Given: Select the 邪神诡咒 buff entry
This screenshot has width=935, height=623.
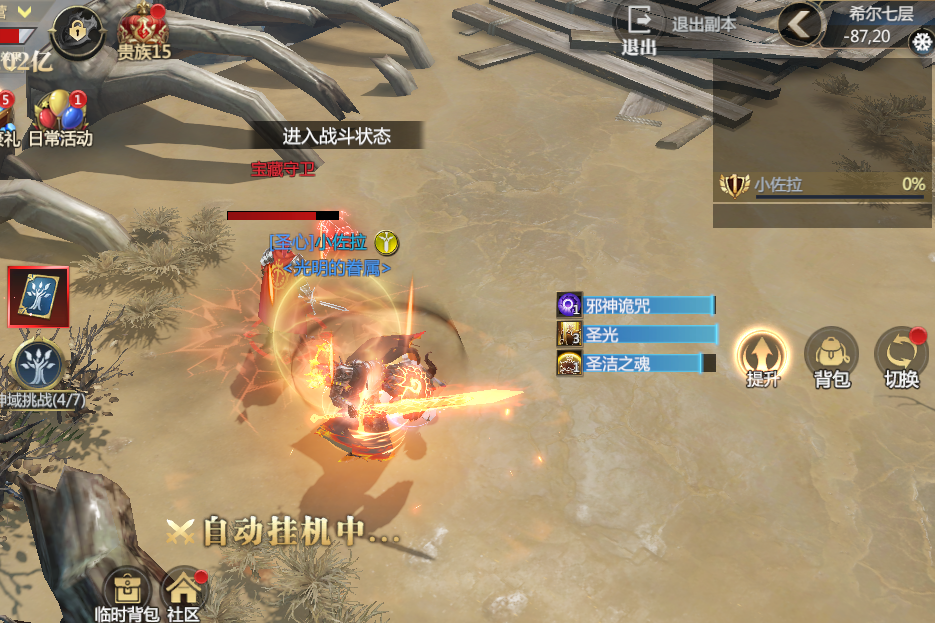Looking at the screenshot, I should click(x=636, y=306).
